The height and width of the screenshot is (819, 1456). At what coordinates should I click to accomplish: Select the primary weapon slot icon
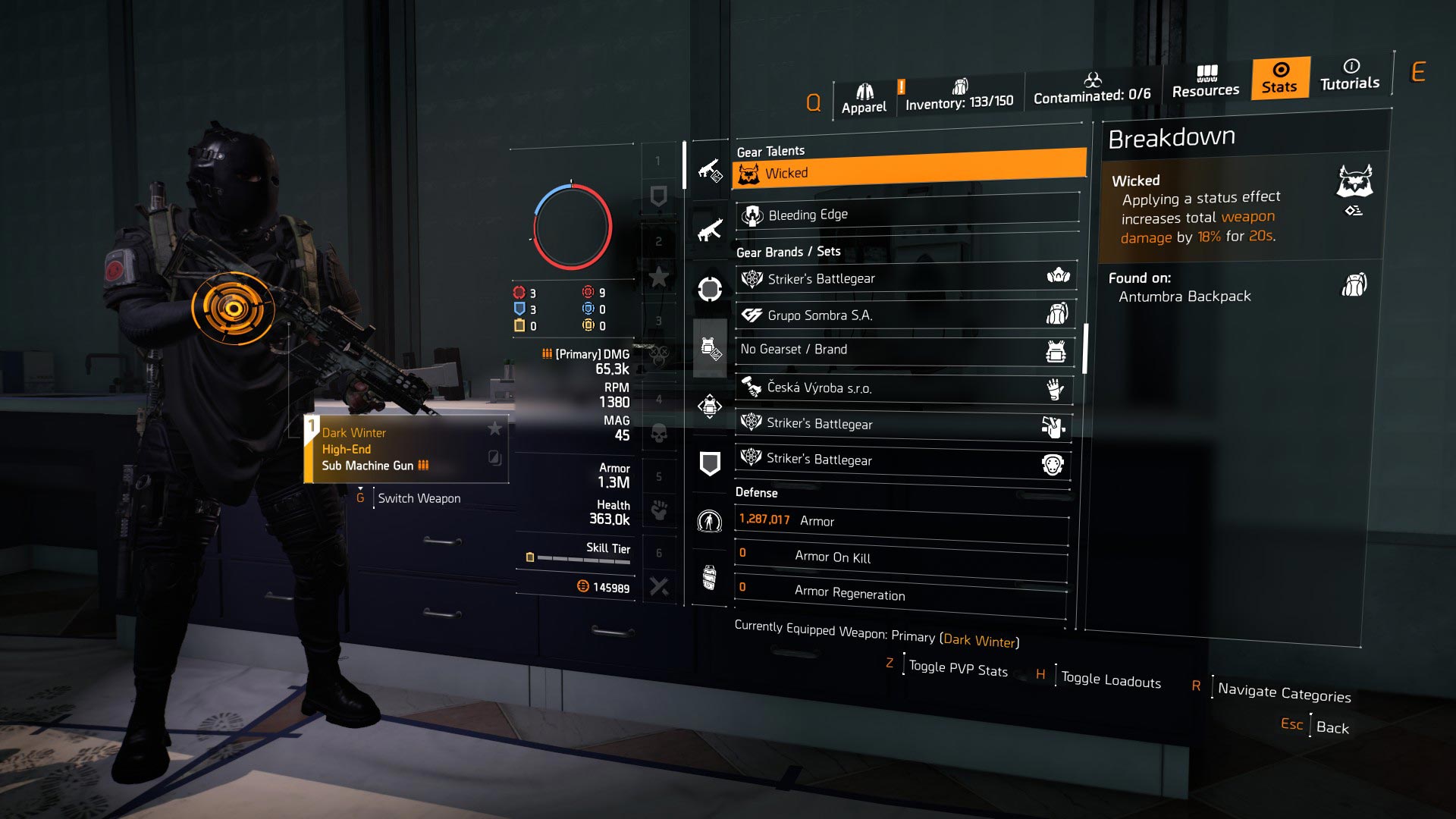[x=709, y=173]
